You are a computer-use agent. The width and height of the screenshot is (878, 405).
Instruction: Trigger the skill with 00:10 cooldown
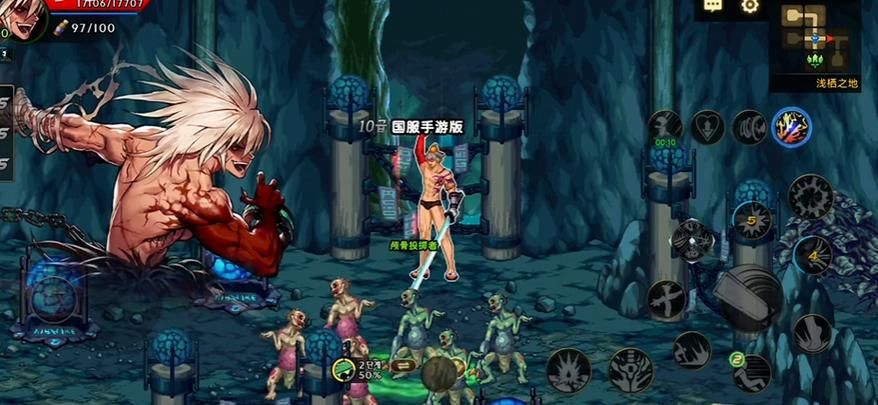665,128
